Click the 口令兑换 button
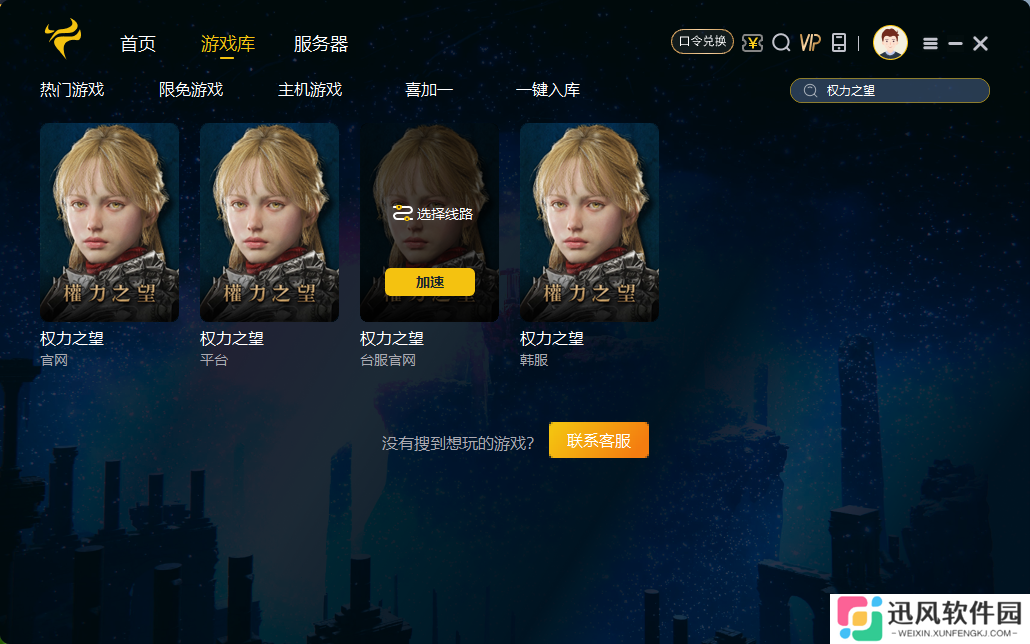This screenshot has height=644, width=1030. pos(702,42)
